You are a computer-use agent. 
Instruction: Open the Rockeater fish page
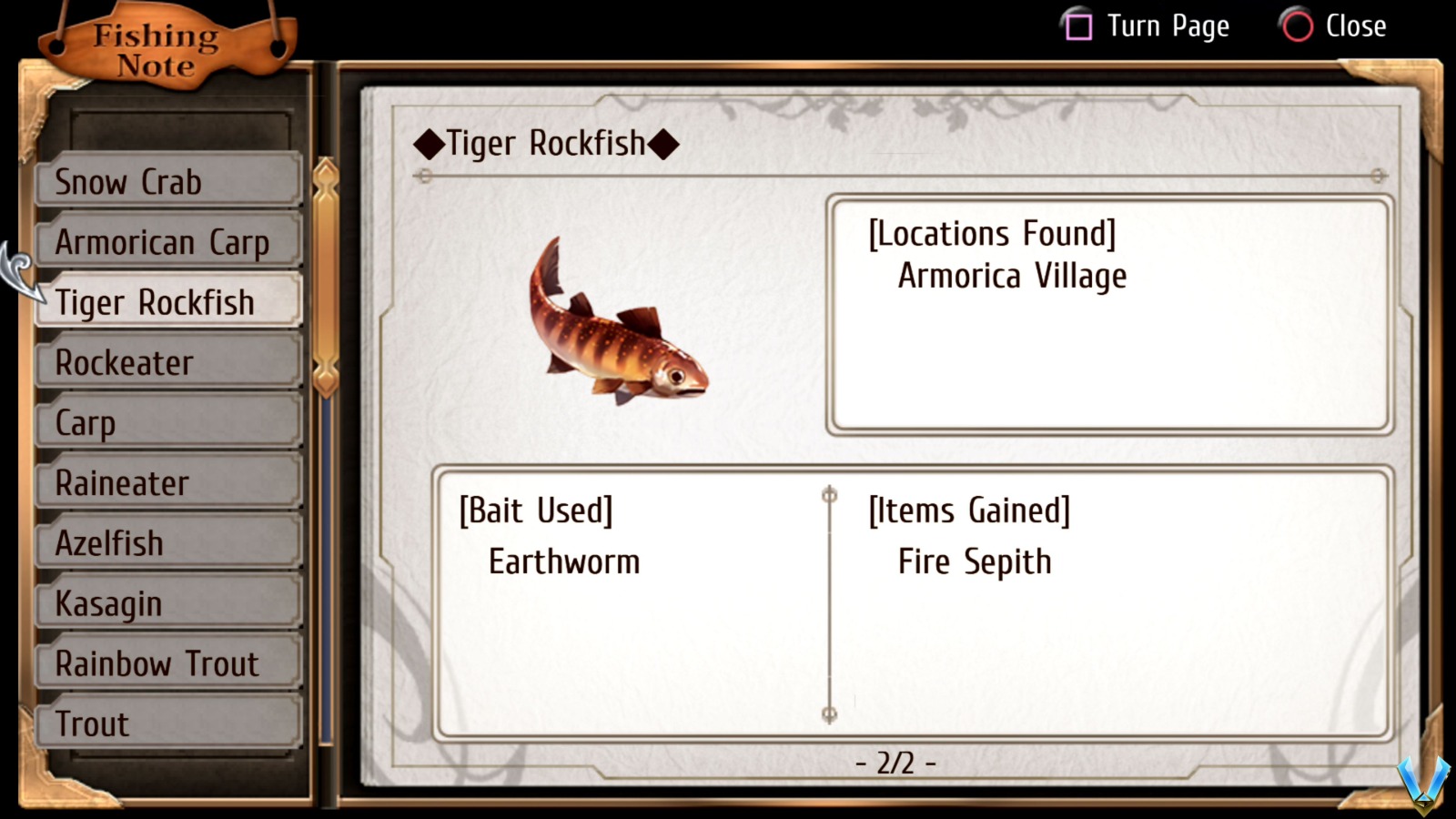[168, 362]
